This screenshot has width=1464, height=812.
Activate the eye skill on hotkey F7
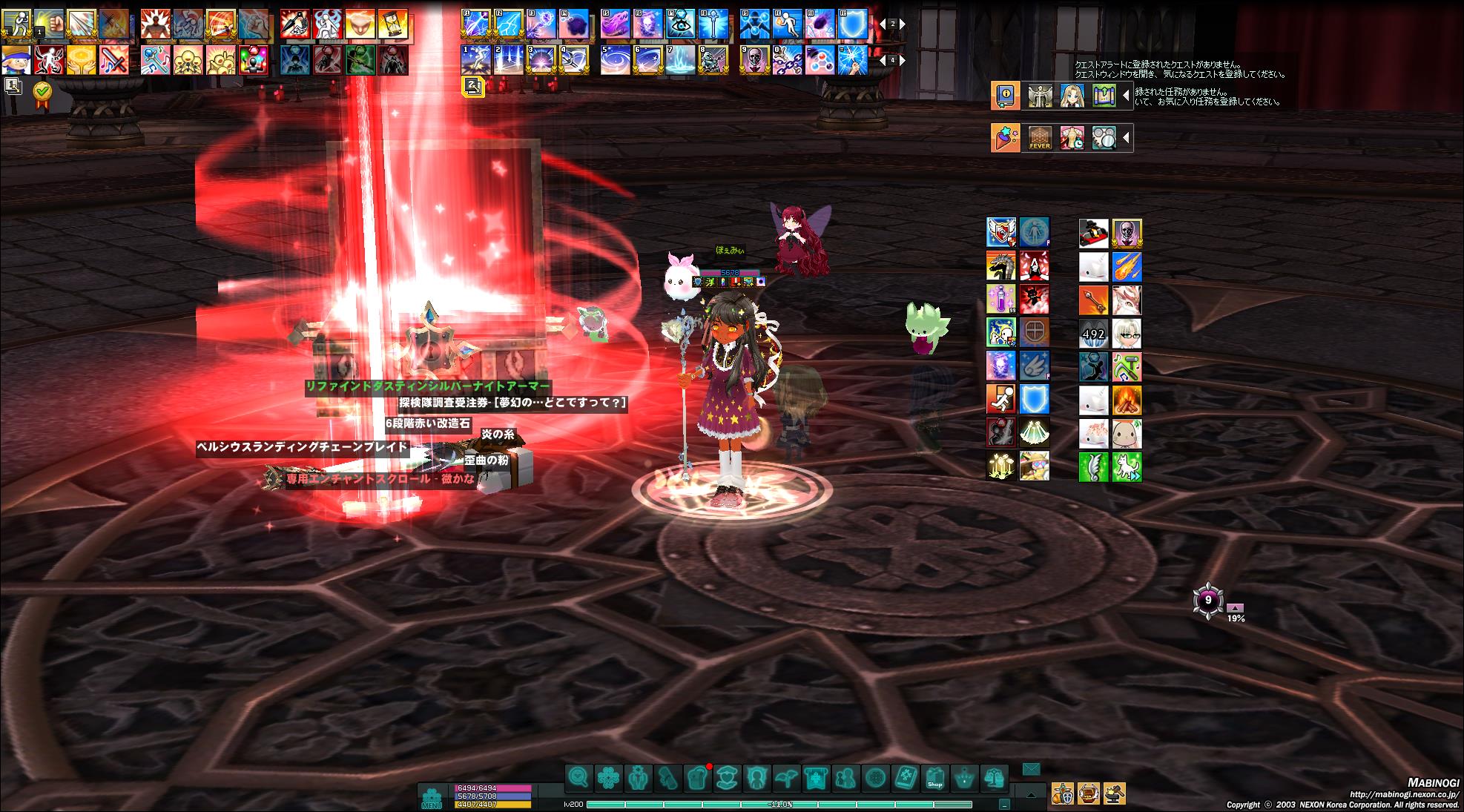pos(680,24)
